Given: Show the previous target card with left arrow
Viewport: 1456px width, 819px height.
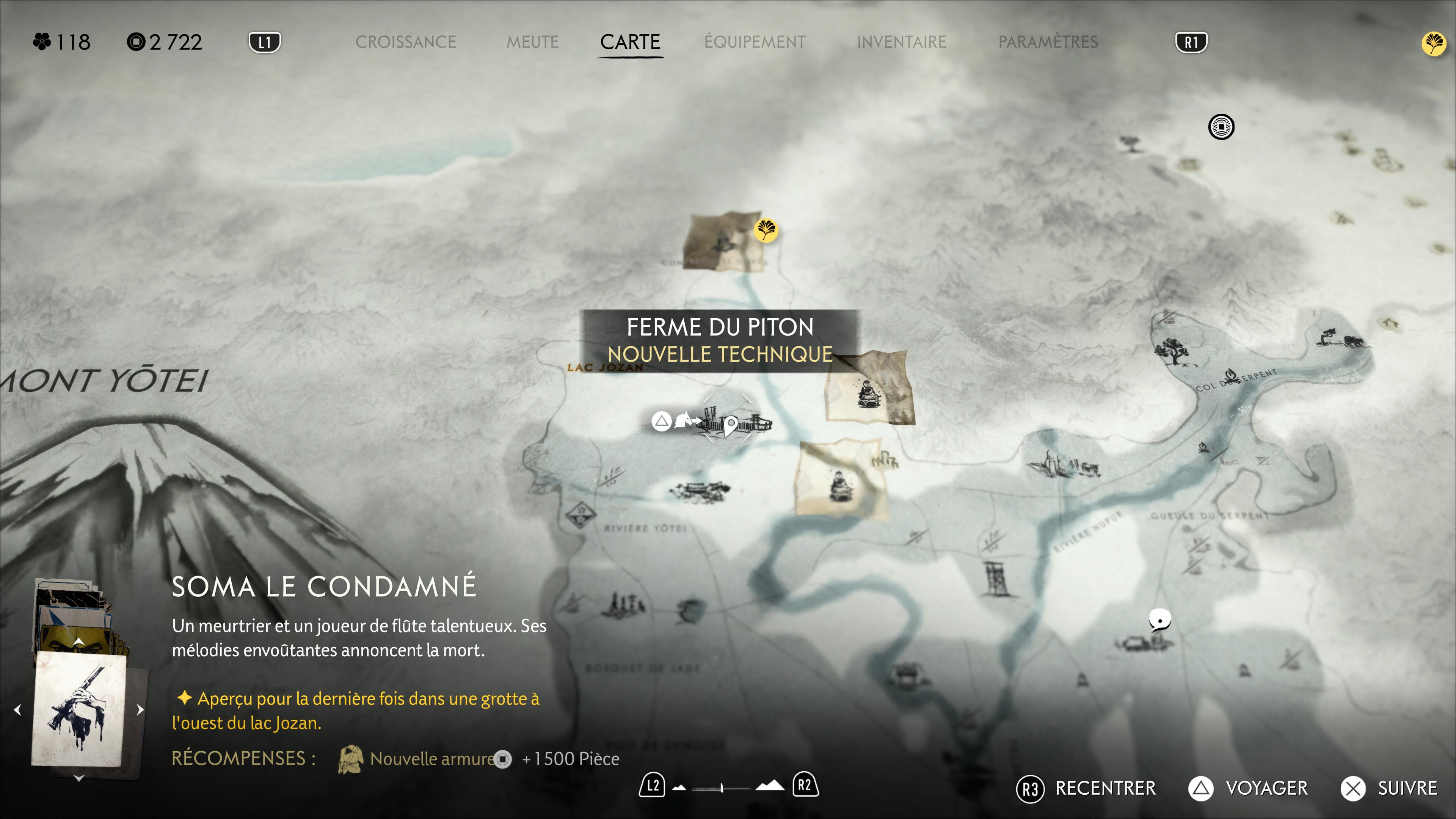Looking at the screenshot, I should click(17, 709).
